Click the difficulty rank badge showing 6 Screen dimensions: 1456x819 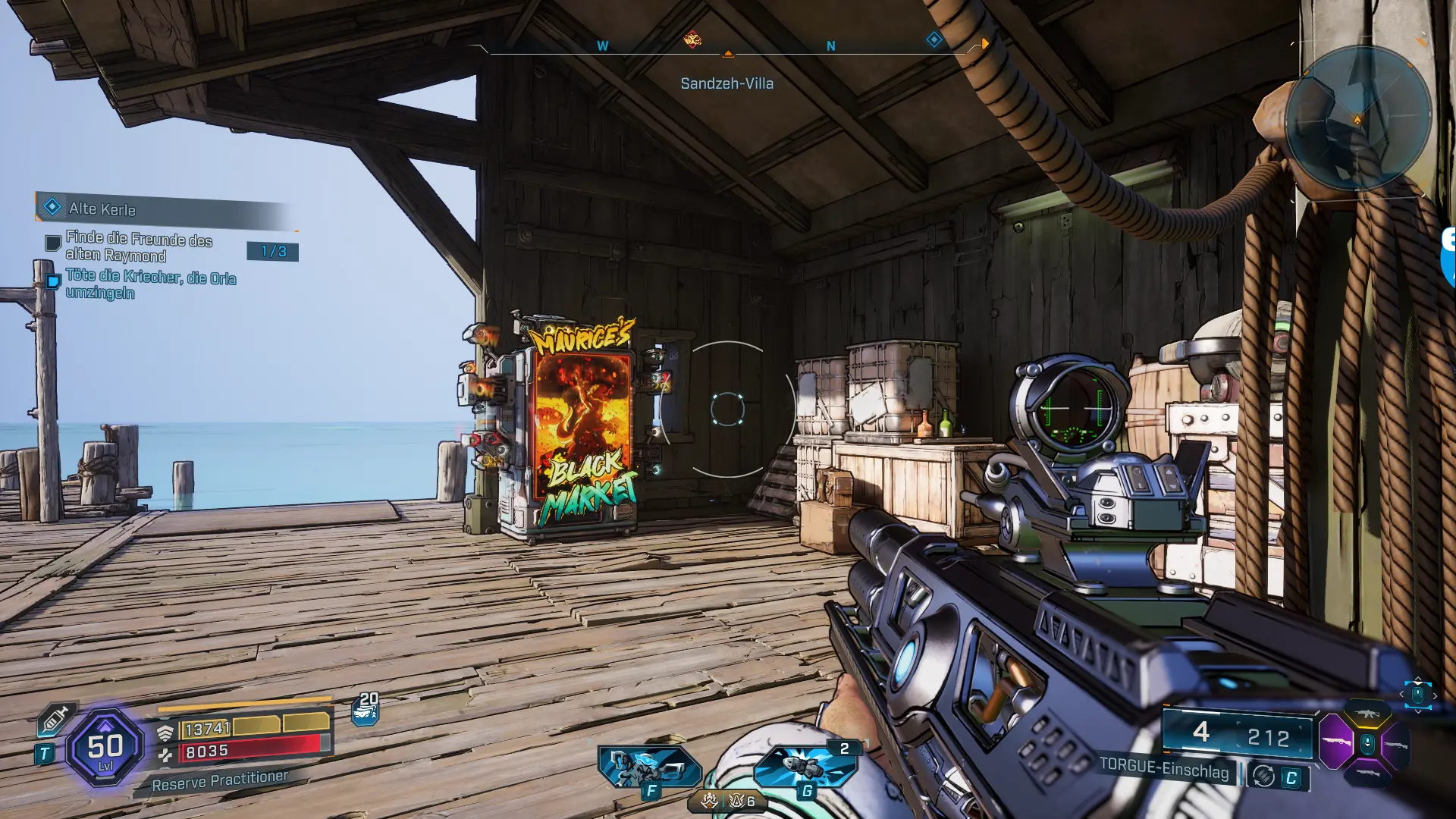(741, 801)
